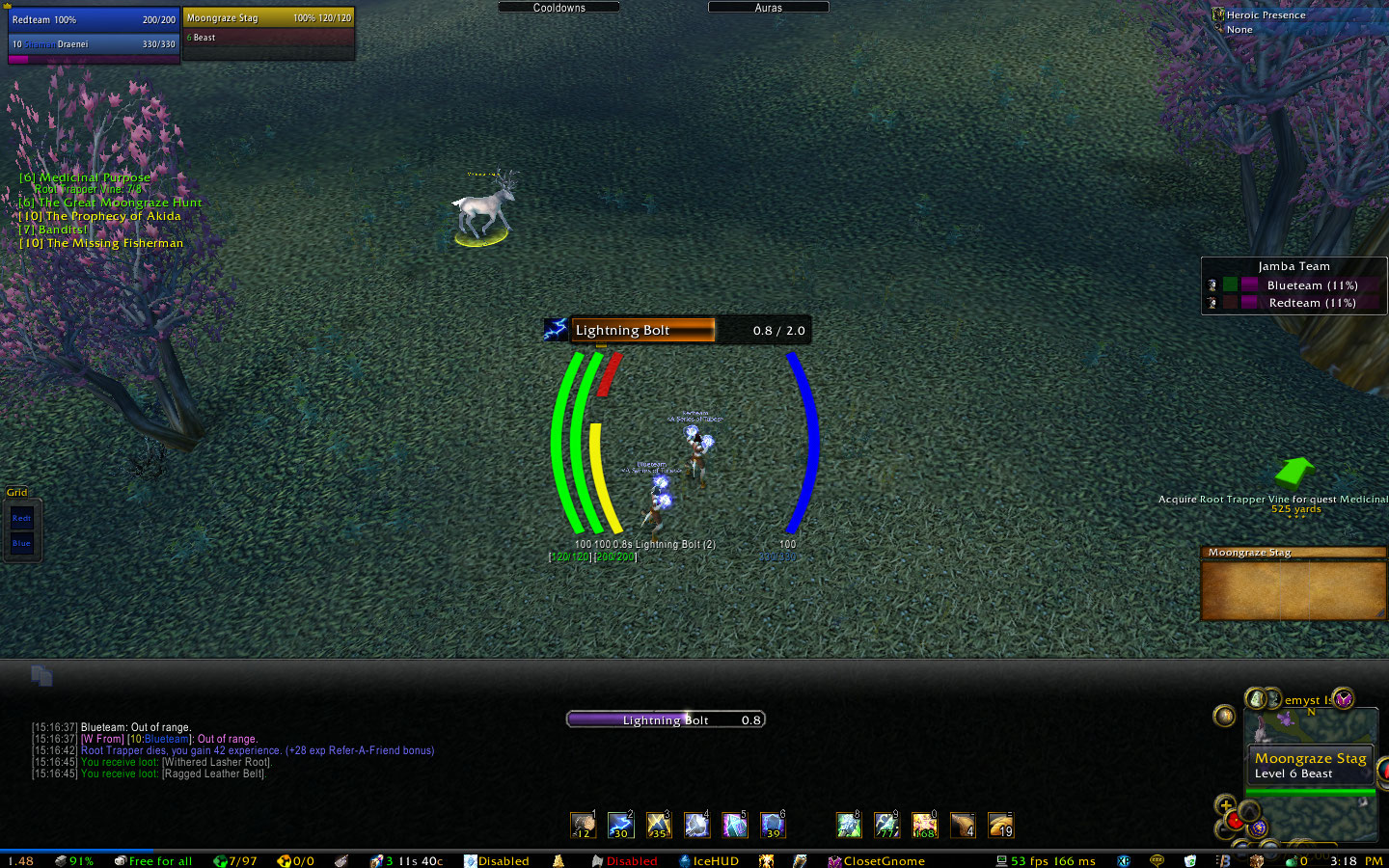
Task: Click the Blue cell in Grid
Action: pyautogui.click(x=22, y=543)
